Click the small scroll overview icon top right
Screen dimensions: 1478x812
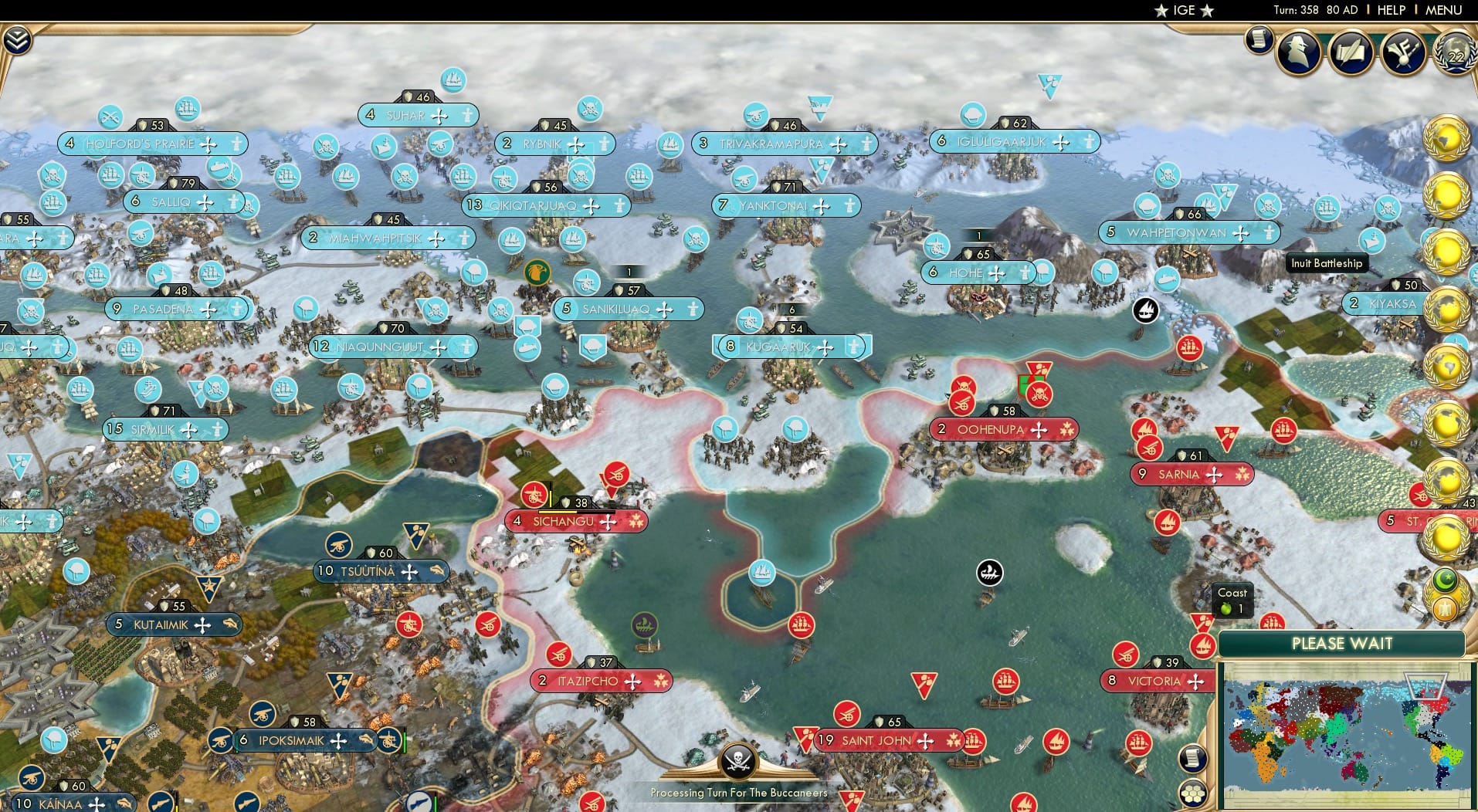[x=1259, y=37]
